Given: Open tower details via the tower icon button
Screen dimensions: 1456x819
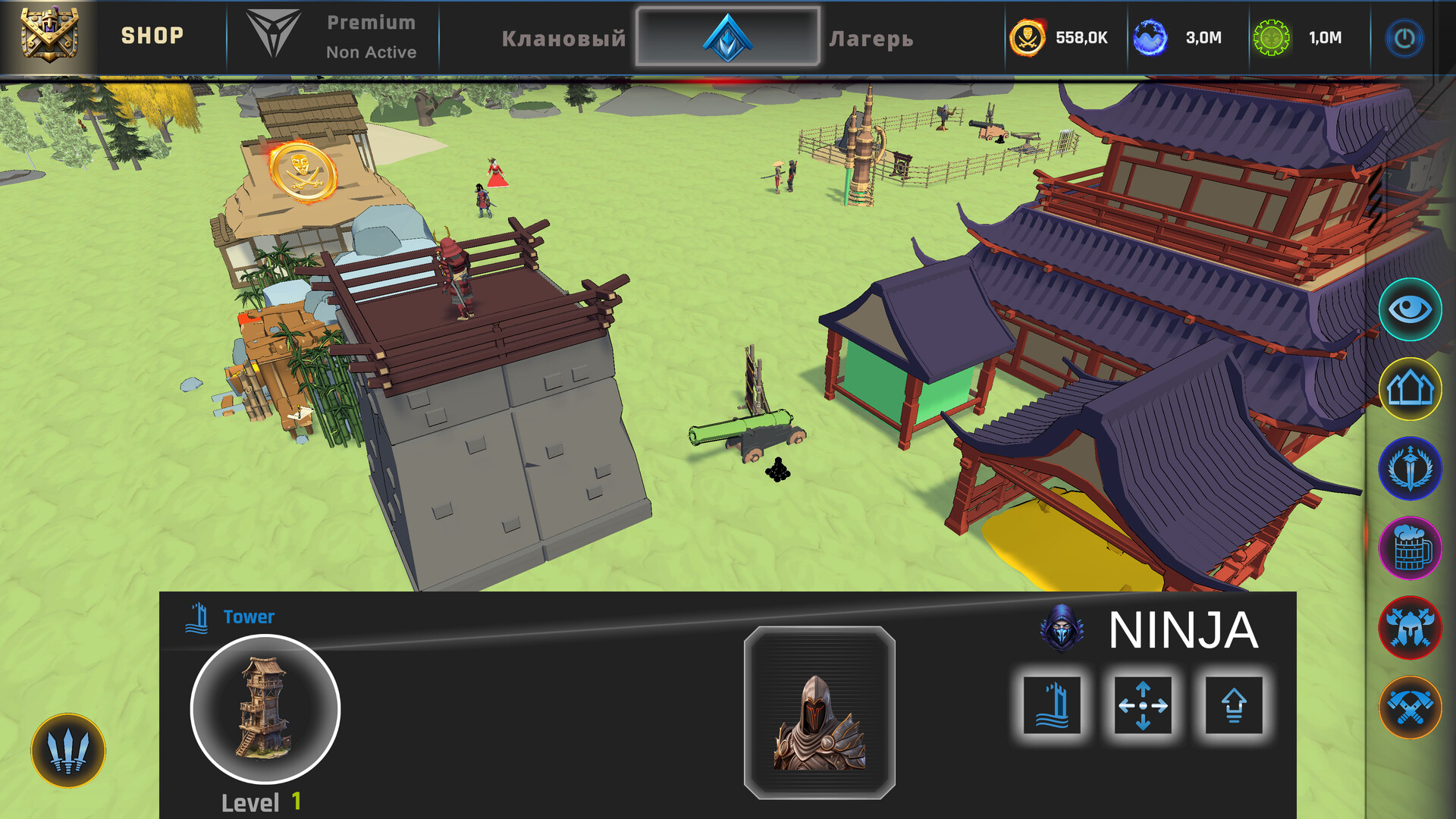Looking at the screenshot, I should tap(1053, 705).
